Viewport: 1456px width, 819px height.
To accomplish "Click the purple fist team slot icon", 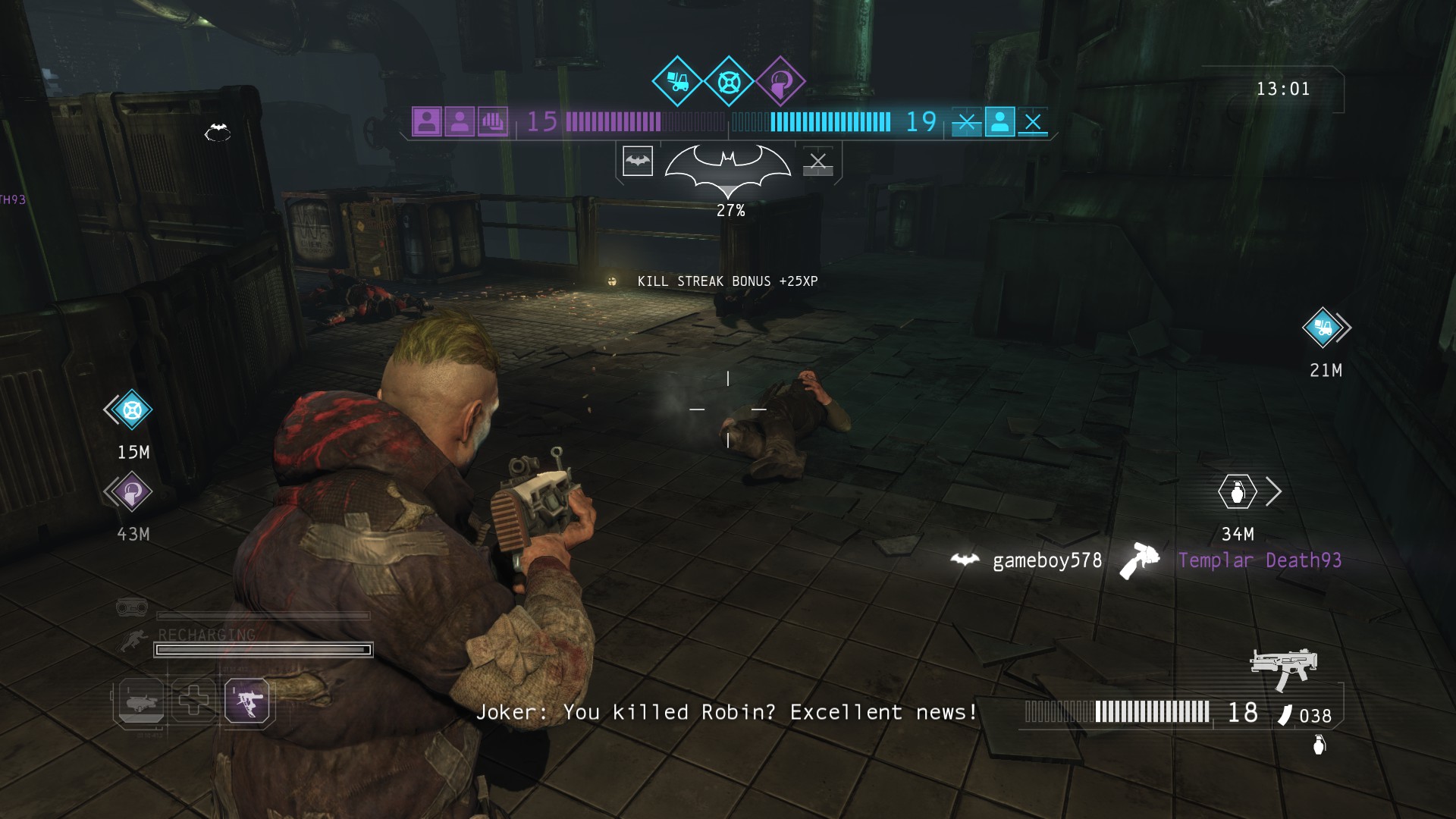I will [x=493, y=121].
